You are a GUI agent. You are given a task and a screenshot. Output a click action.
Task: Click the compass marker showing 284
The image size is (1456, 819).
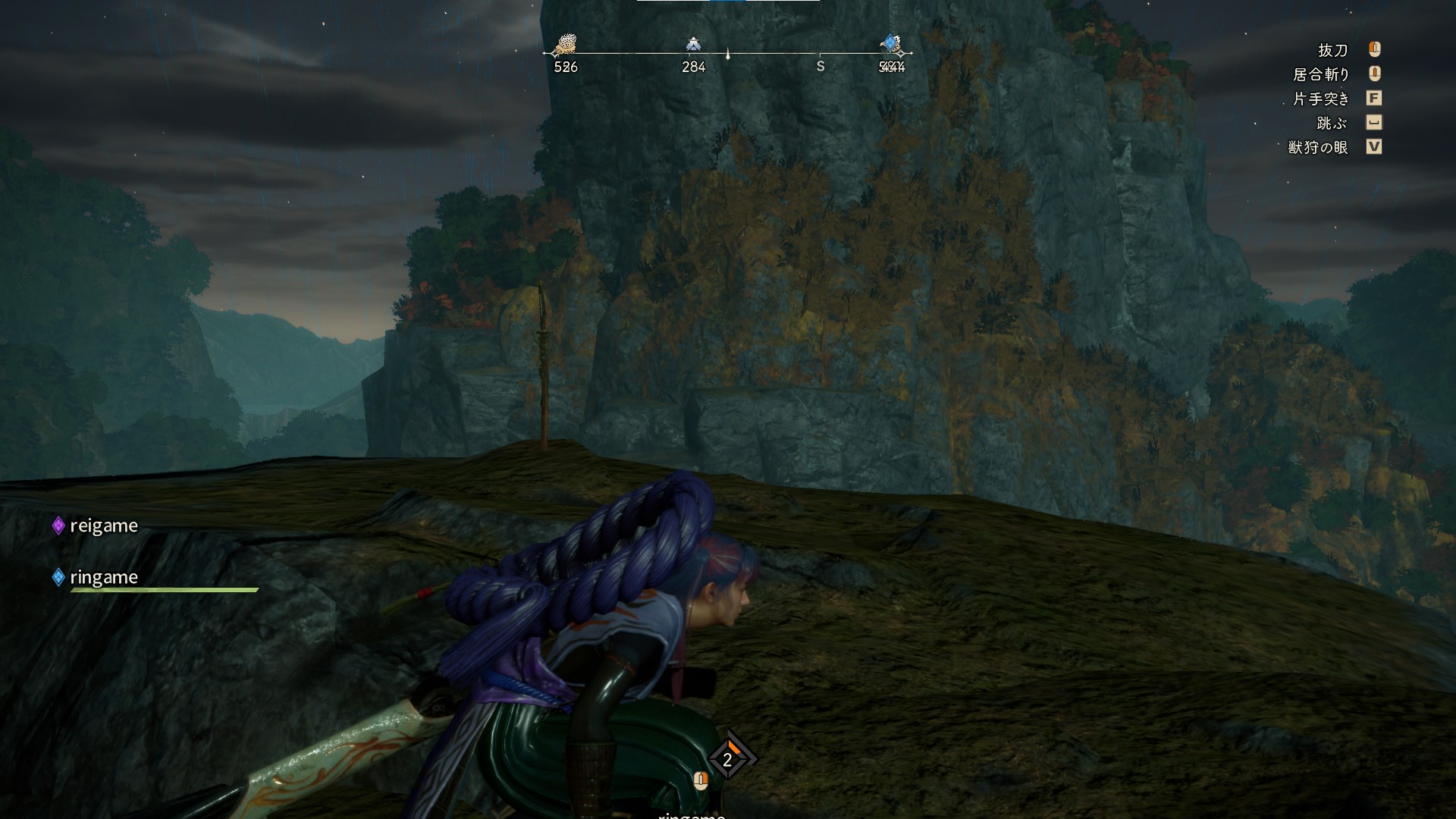(692, 45)
